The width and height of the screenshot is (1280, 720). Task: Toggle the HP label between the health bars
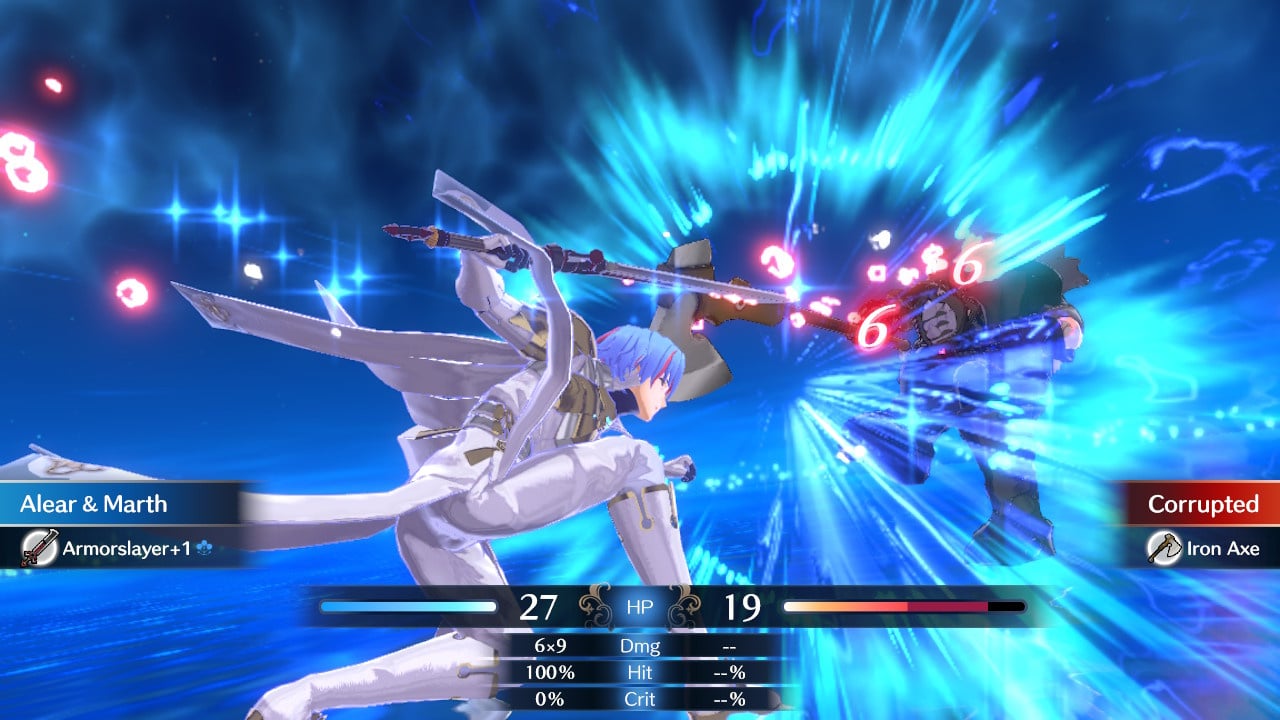click(639, 607)
